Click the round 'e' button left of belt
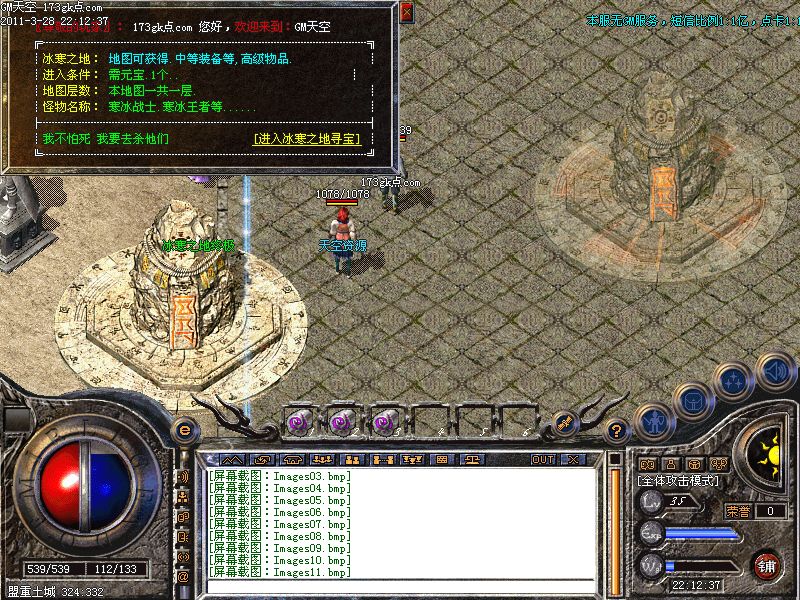This screenshot has height=600, width=800. (x=183, y=430)
